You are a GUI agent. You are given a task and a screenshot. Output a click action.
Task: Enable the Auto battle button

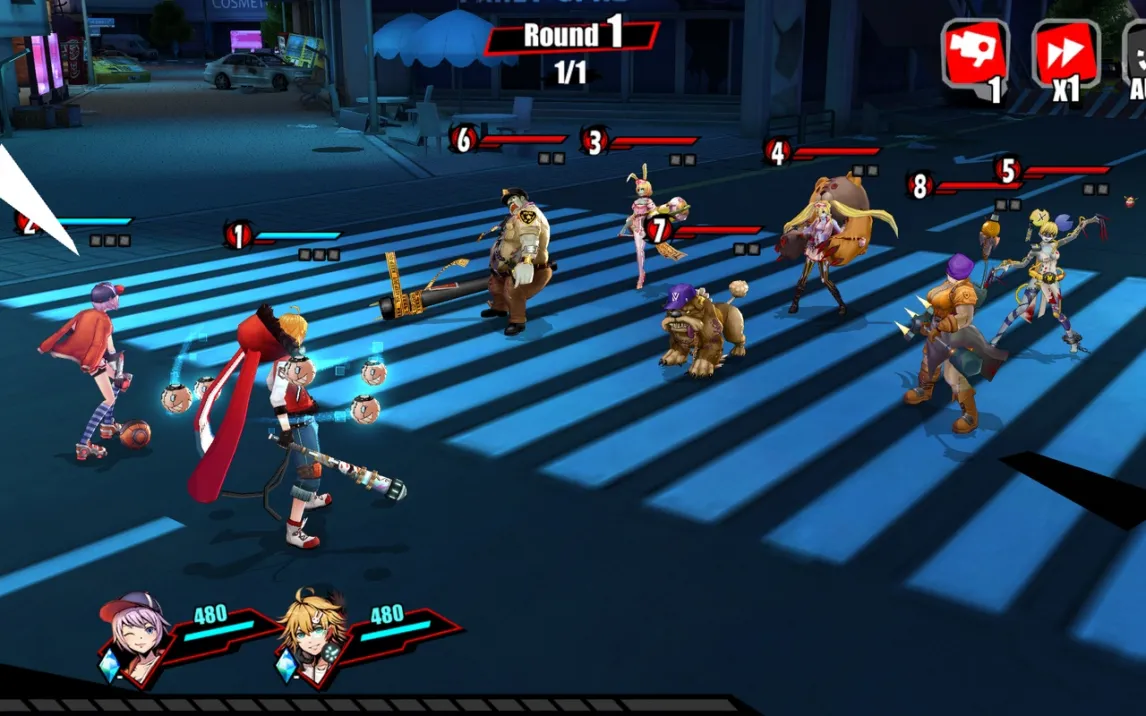tap(1136, 54)
